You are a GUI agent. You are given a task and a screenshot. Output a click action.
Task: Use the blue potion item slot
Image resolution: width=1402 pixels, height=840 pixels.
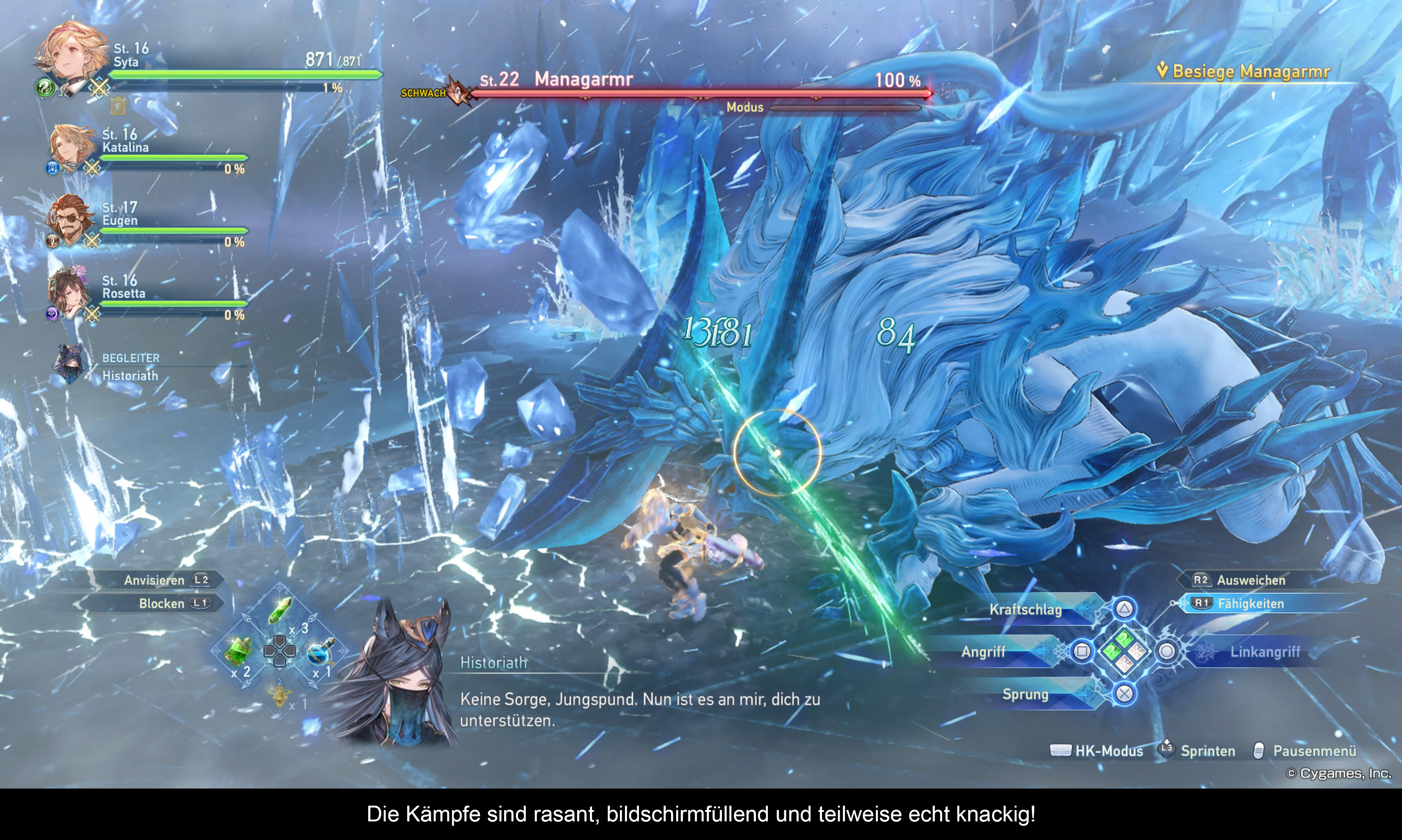(320, 652)
